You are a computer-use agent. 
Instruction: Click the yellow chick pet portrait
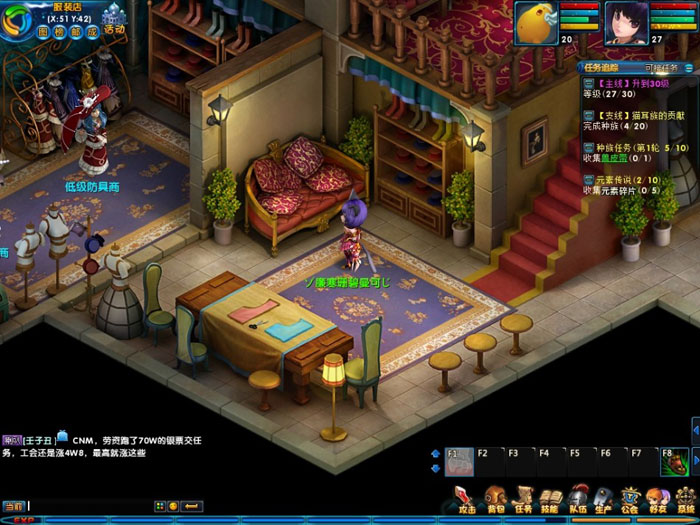tap(535, 22)
